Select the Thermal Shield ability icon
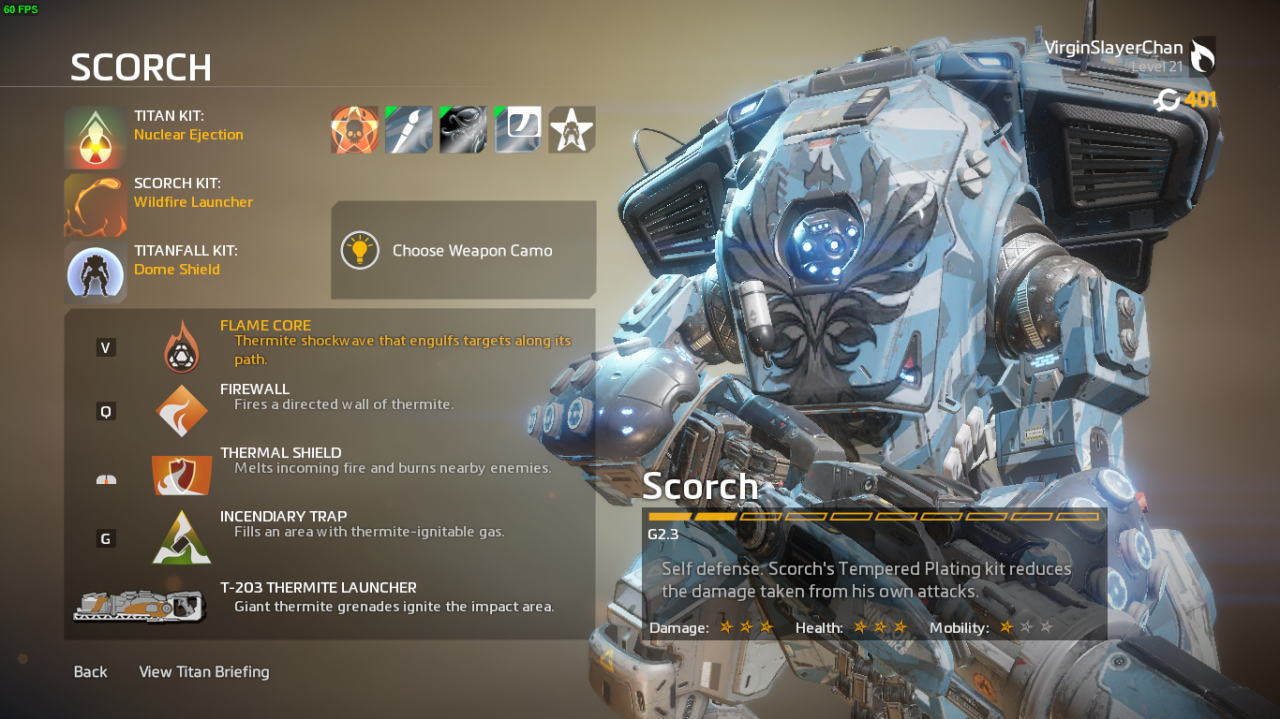The image size is (1280, 719). (182, 475)
